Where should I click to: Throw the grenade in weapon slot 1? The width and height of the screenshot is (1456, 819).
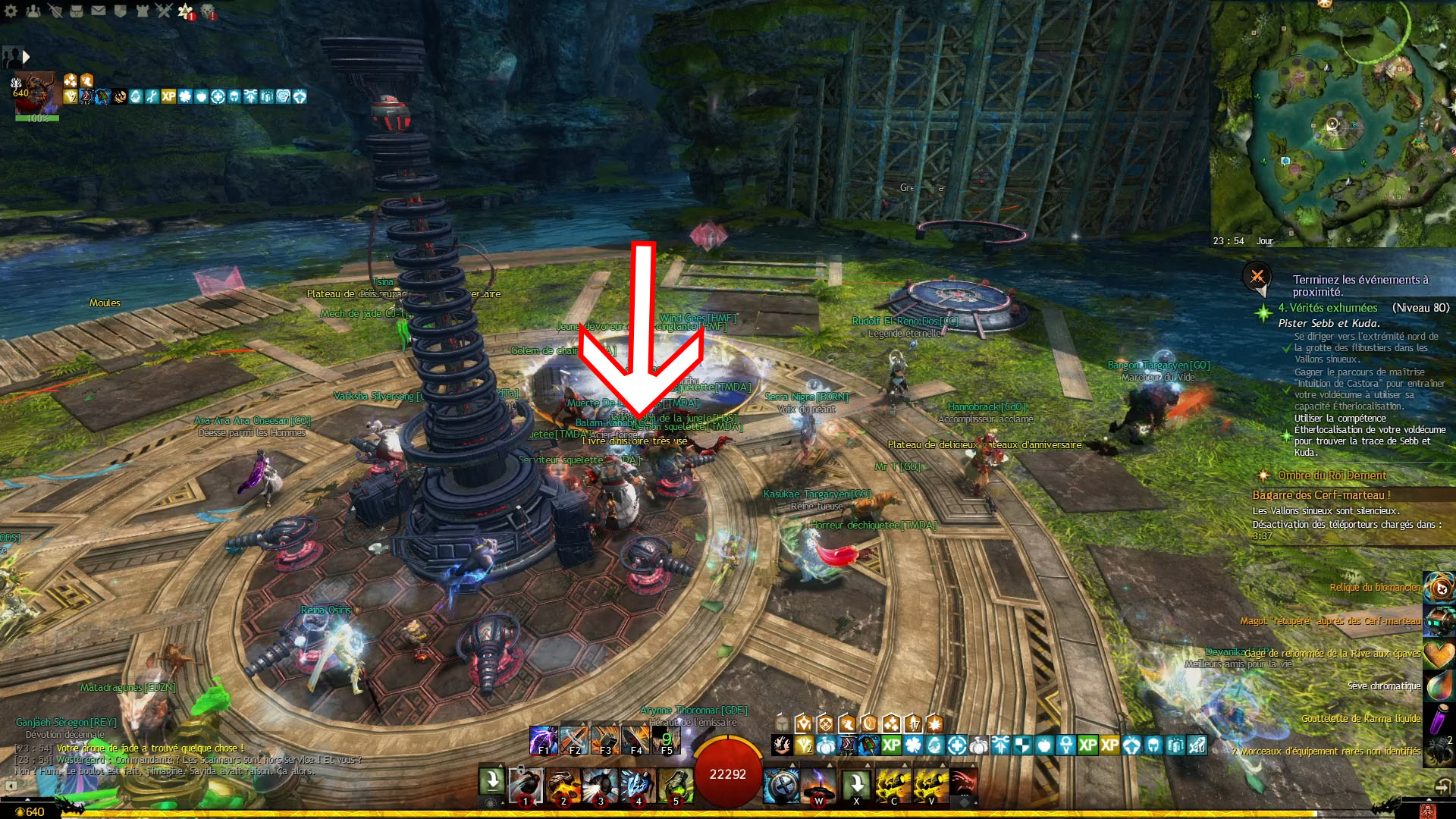click(526, 786)
